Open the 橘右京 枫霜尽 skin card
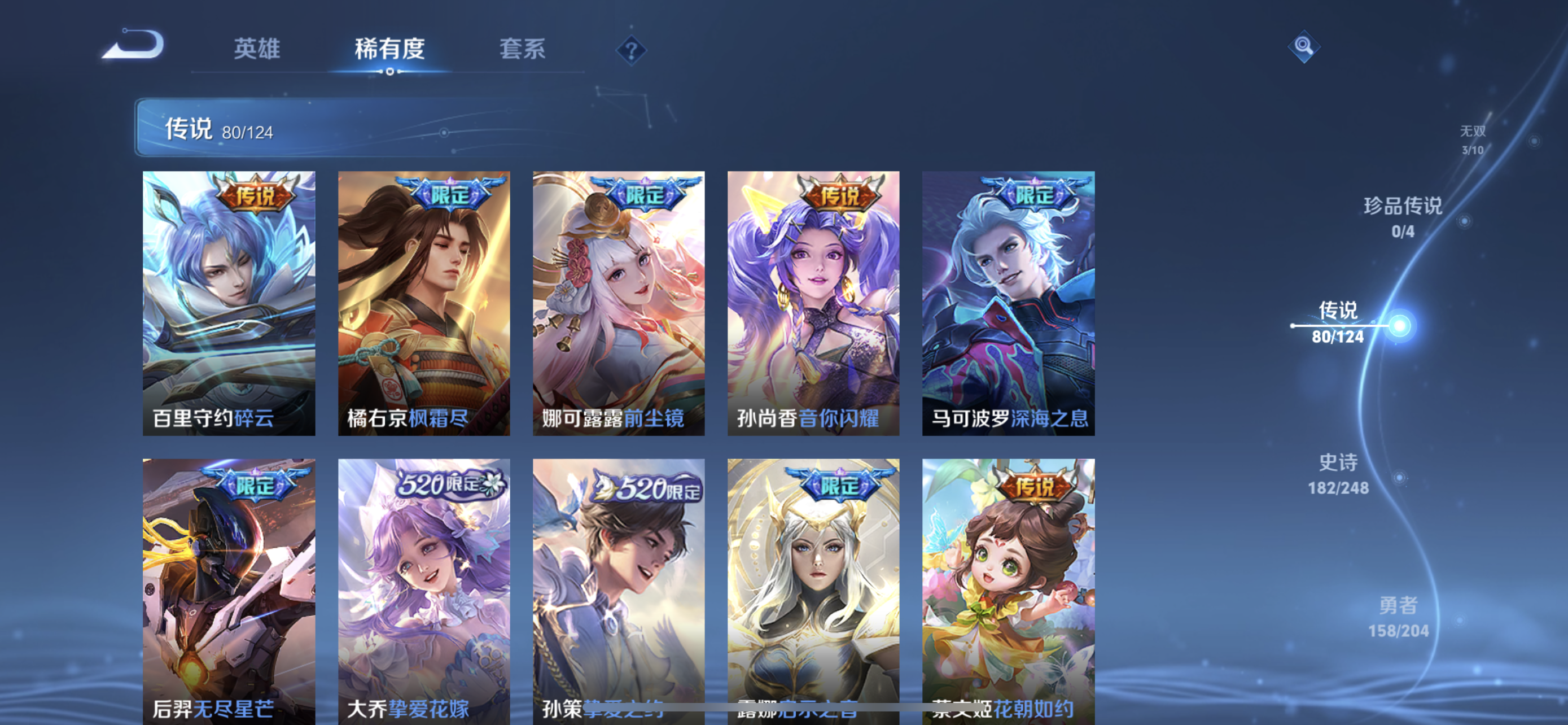Viewport: 1568px width, 725px height. point(424,303)
